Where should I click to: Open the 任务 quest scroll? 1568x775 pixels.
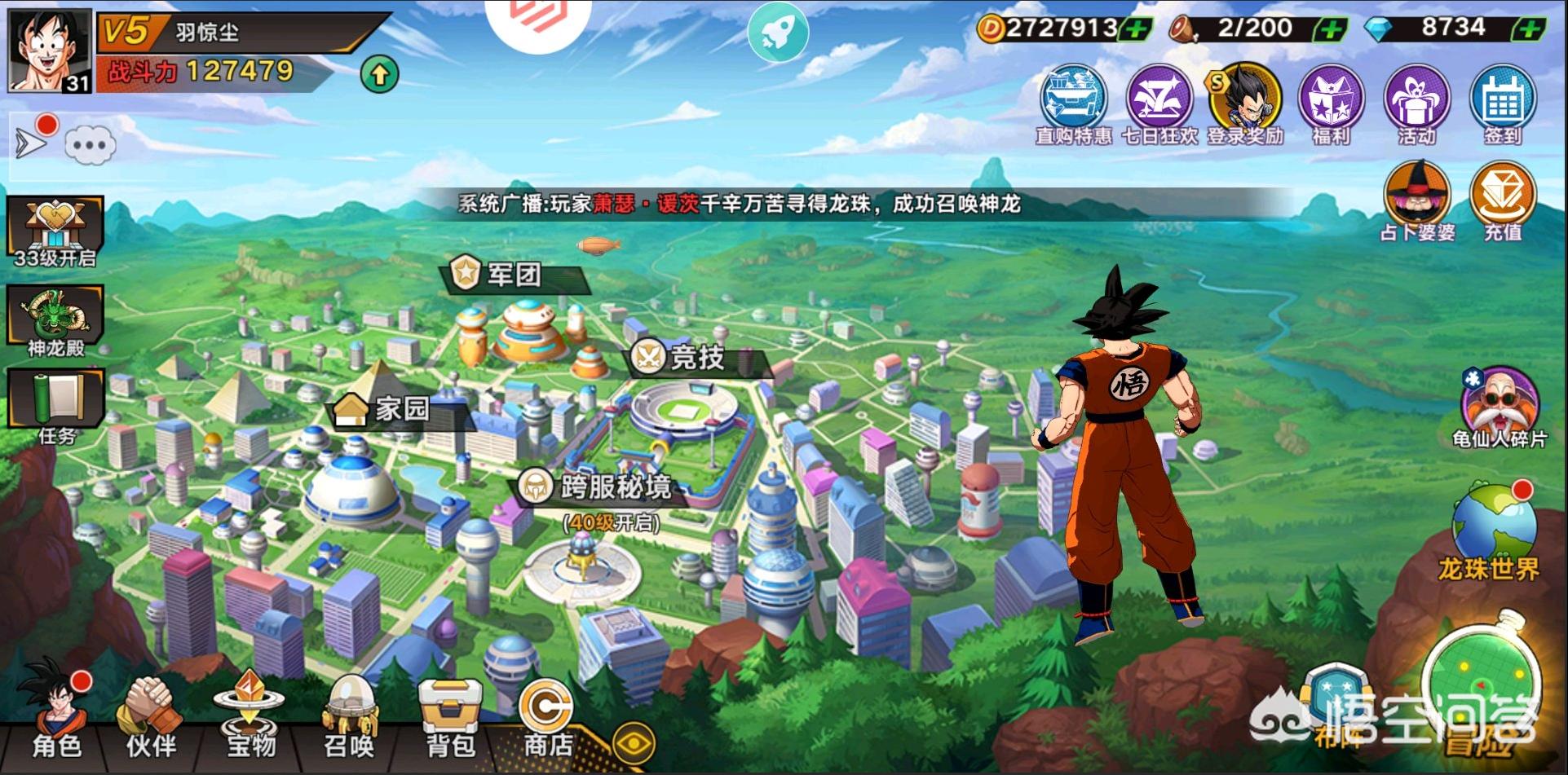pos(55,405)
